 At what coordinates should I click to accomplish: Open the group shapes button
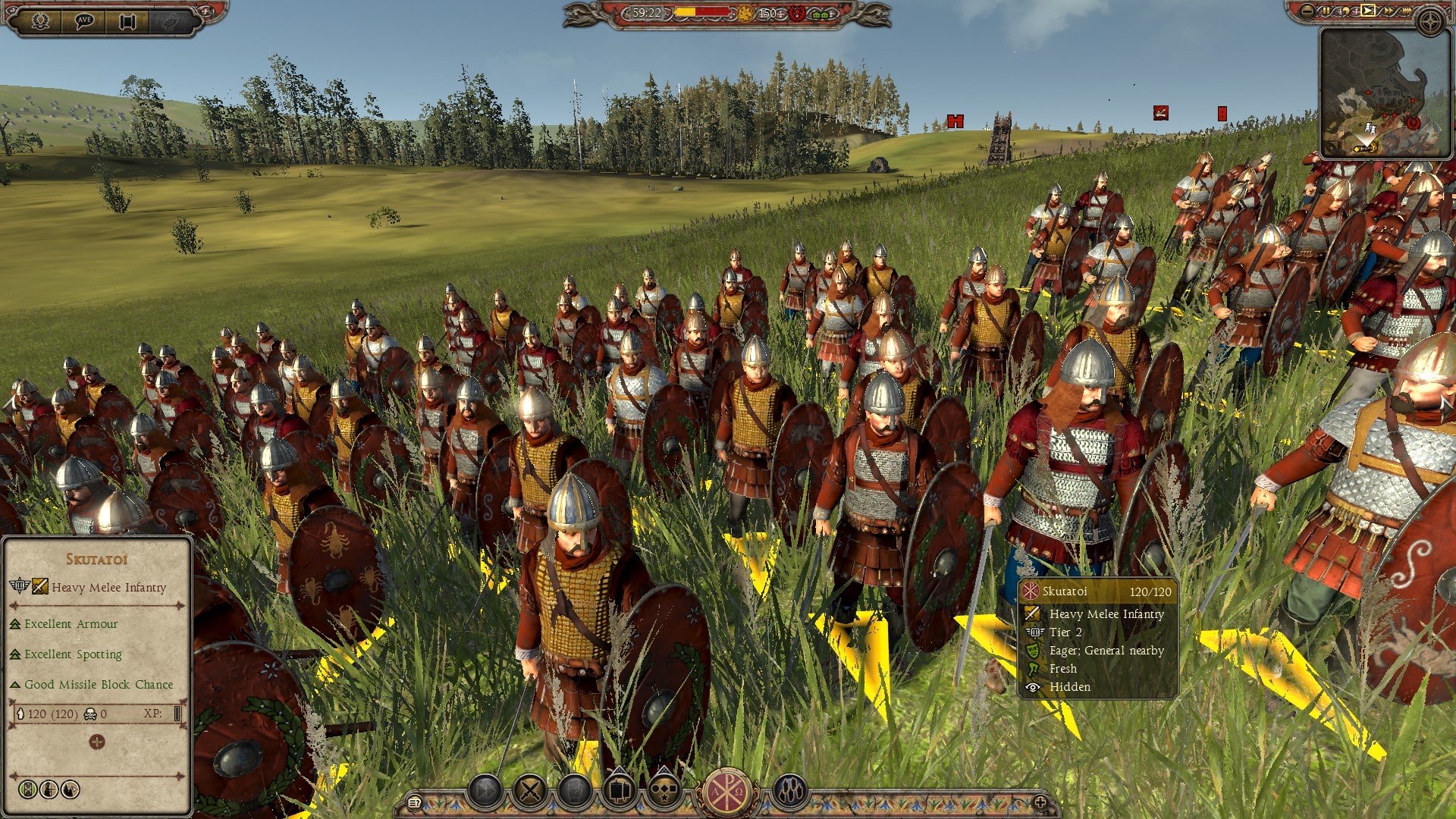point(665,792)
